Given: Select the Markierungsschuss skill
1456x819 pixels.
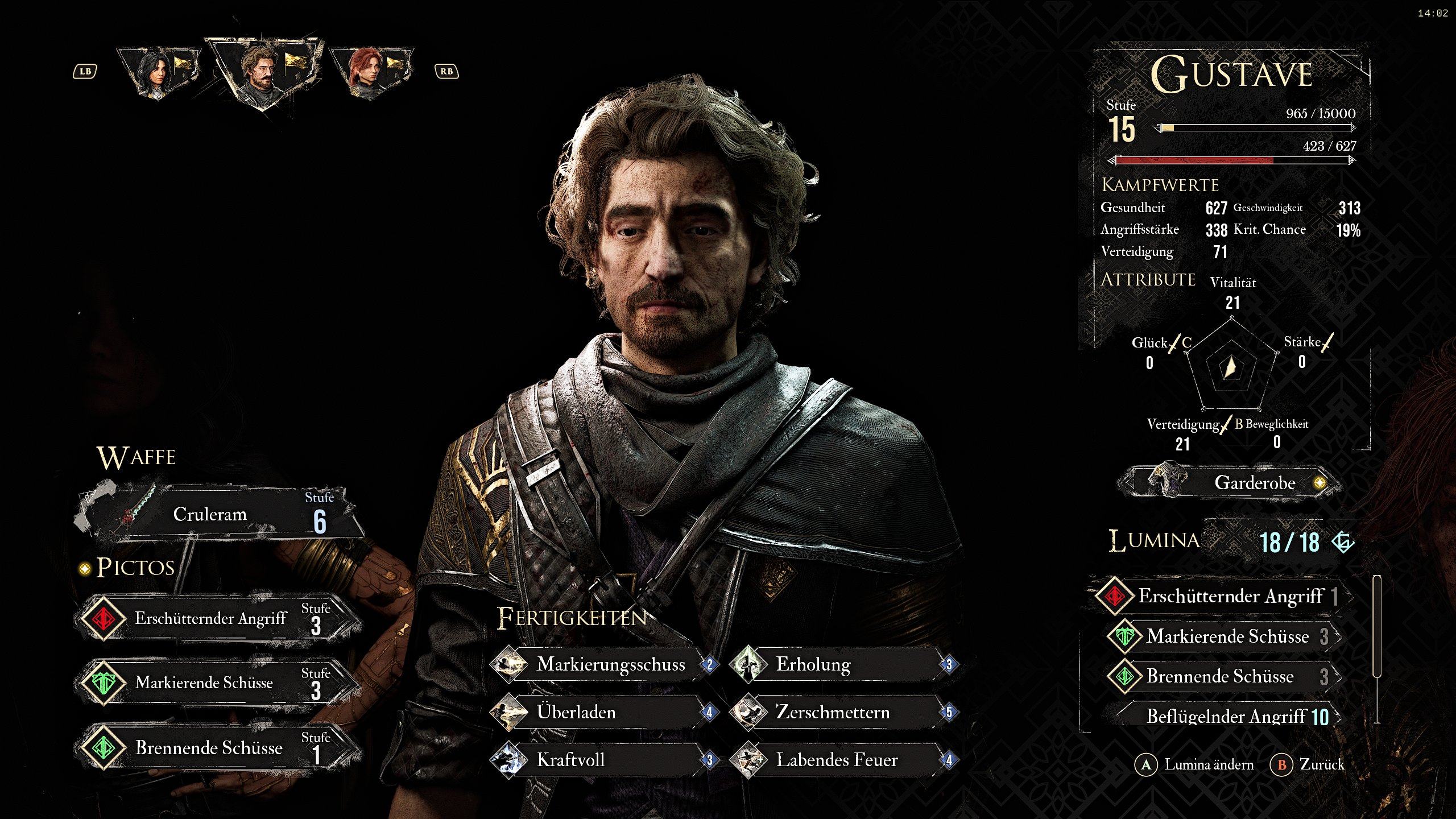Looking at the screenshot, I should pos(604,664).
